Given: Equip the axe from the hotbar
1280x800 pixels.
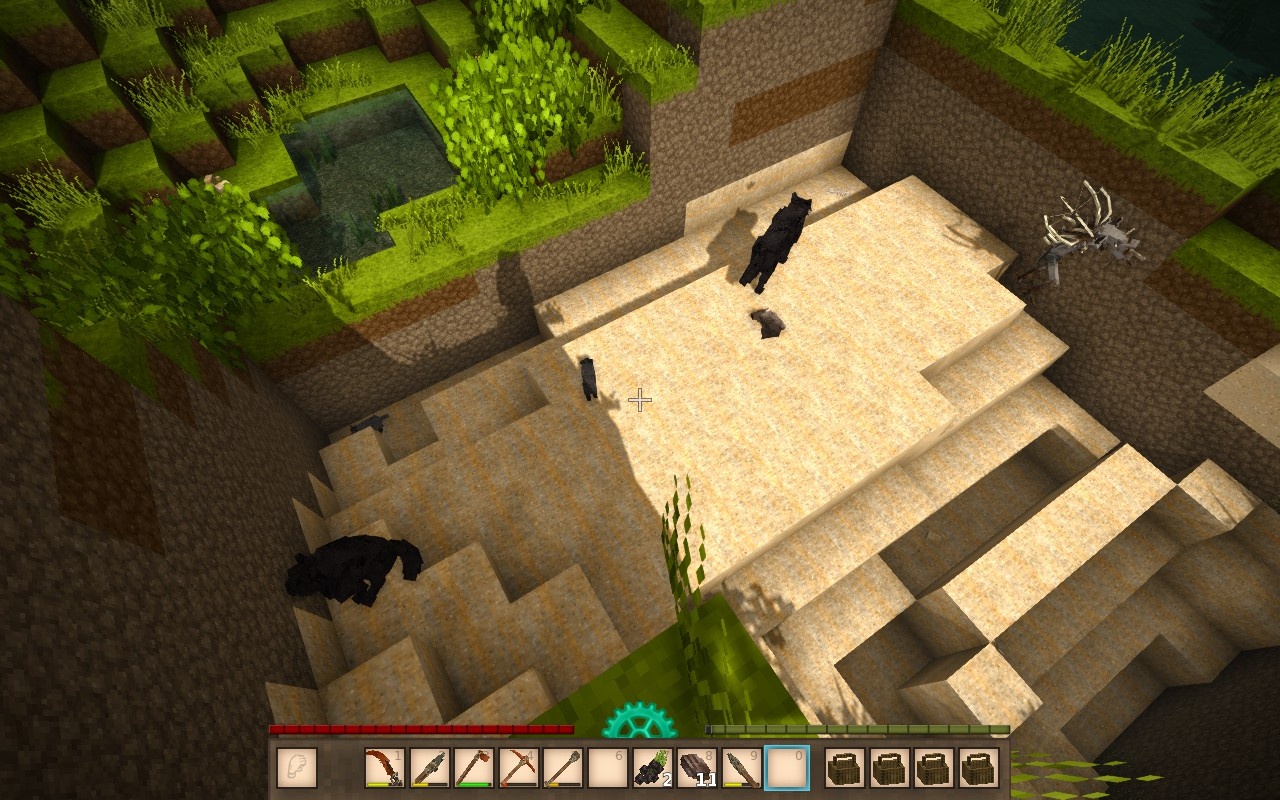Looking at the screenshot, I should pos(474,768).
